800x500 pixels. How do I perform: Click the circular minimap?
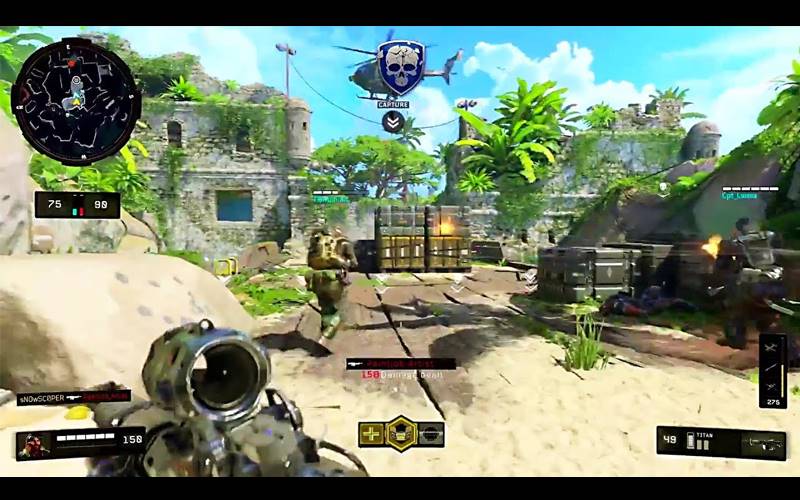pos(76,101)
